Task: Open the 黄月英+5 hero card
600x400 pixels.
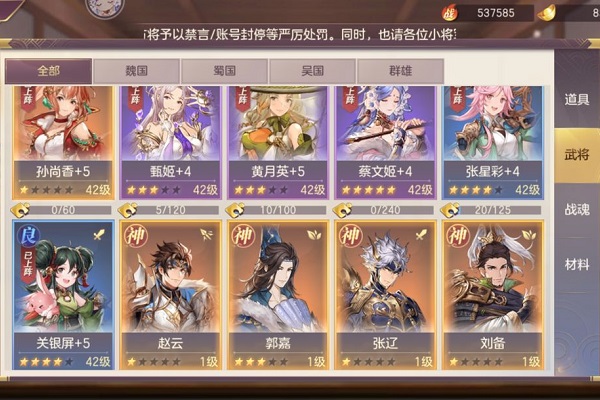Action: click(278, 140)
